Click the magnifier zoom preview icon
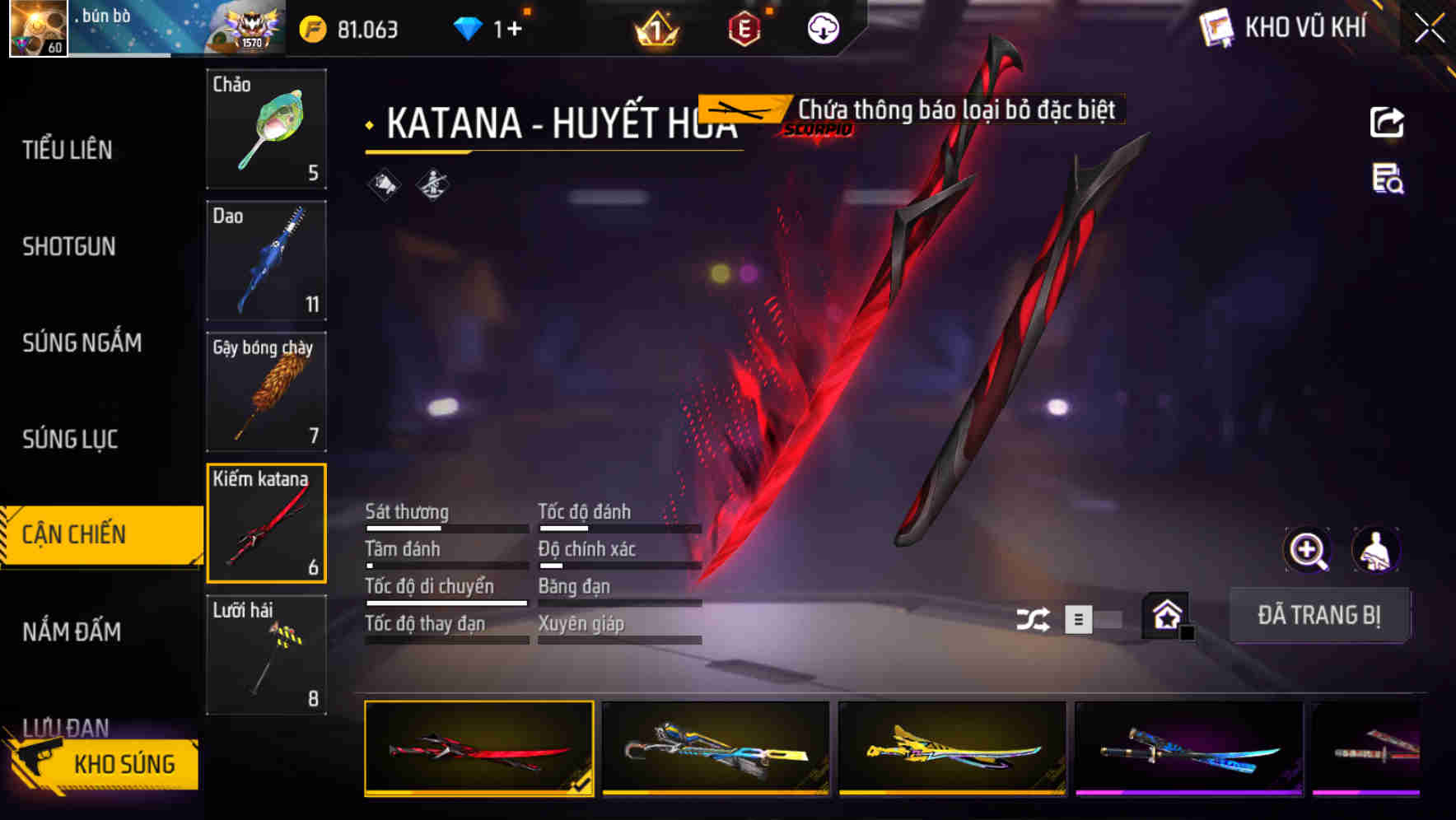The width and height of the screenshot is (1456, 820). pos(1306,550)
